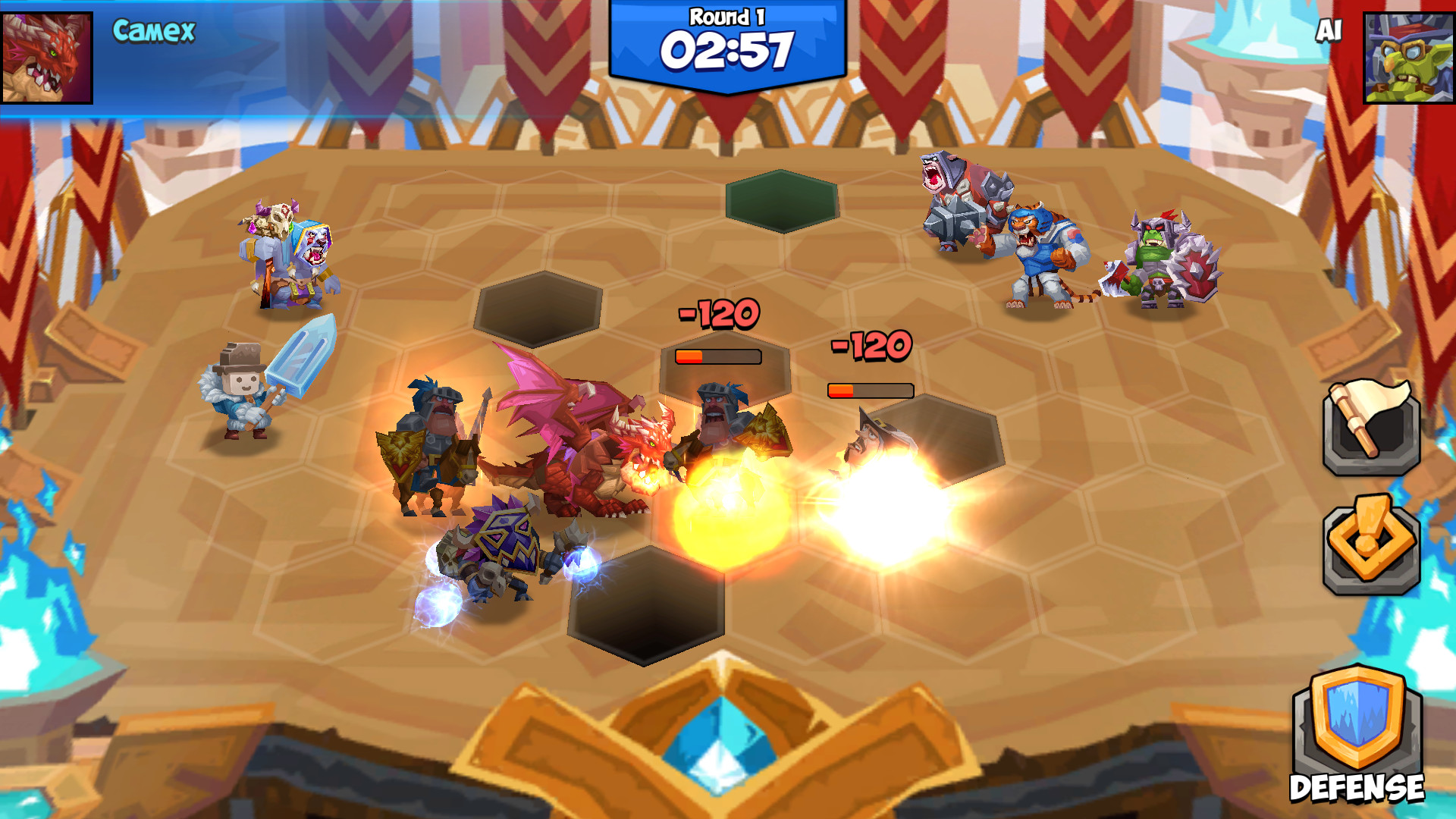The image size is (1456, 819).
Task: Click the dark green hex at board top
Action: tap(781, 199)
